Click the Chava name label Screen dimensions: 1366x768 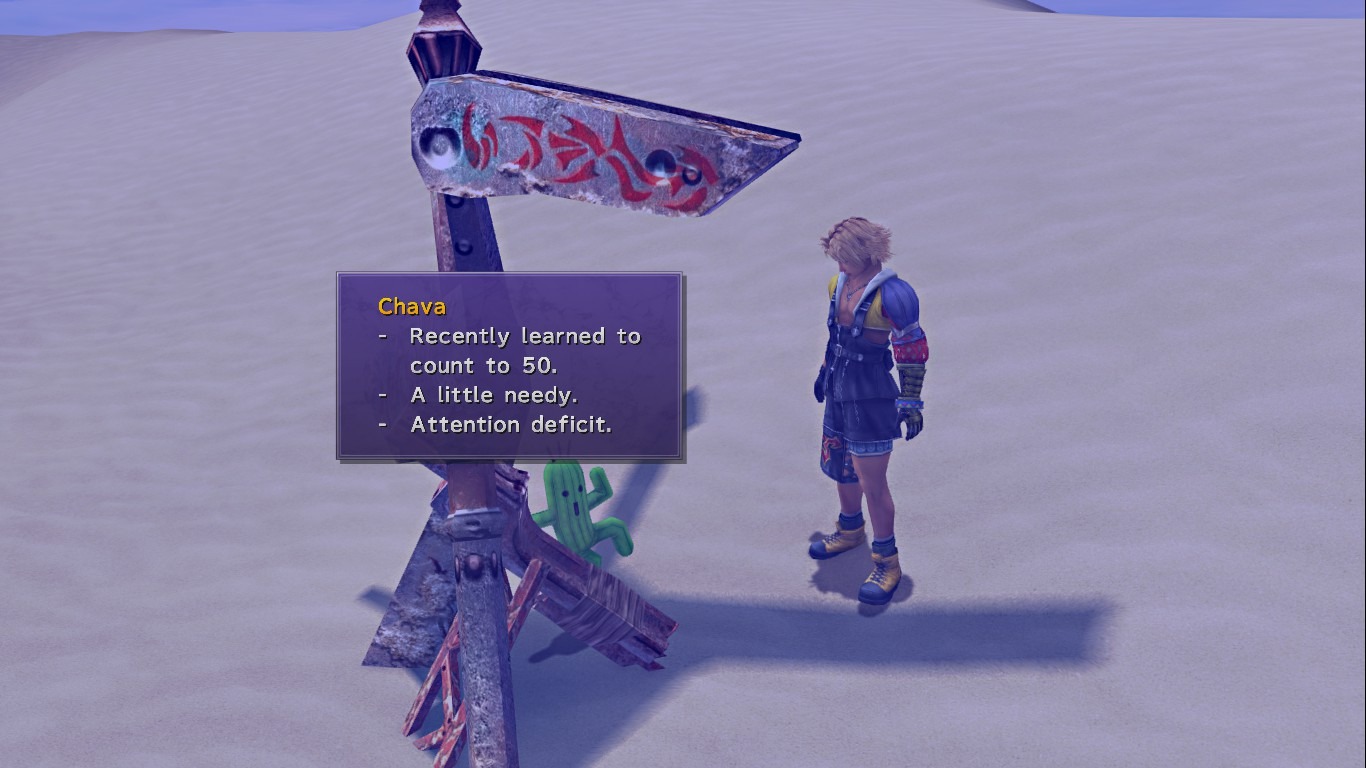[x=411, y=307]
